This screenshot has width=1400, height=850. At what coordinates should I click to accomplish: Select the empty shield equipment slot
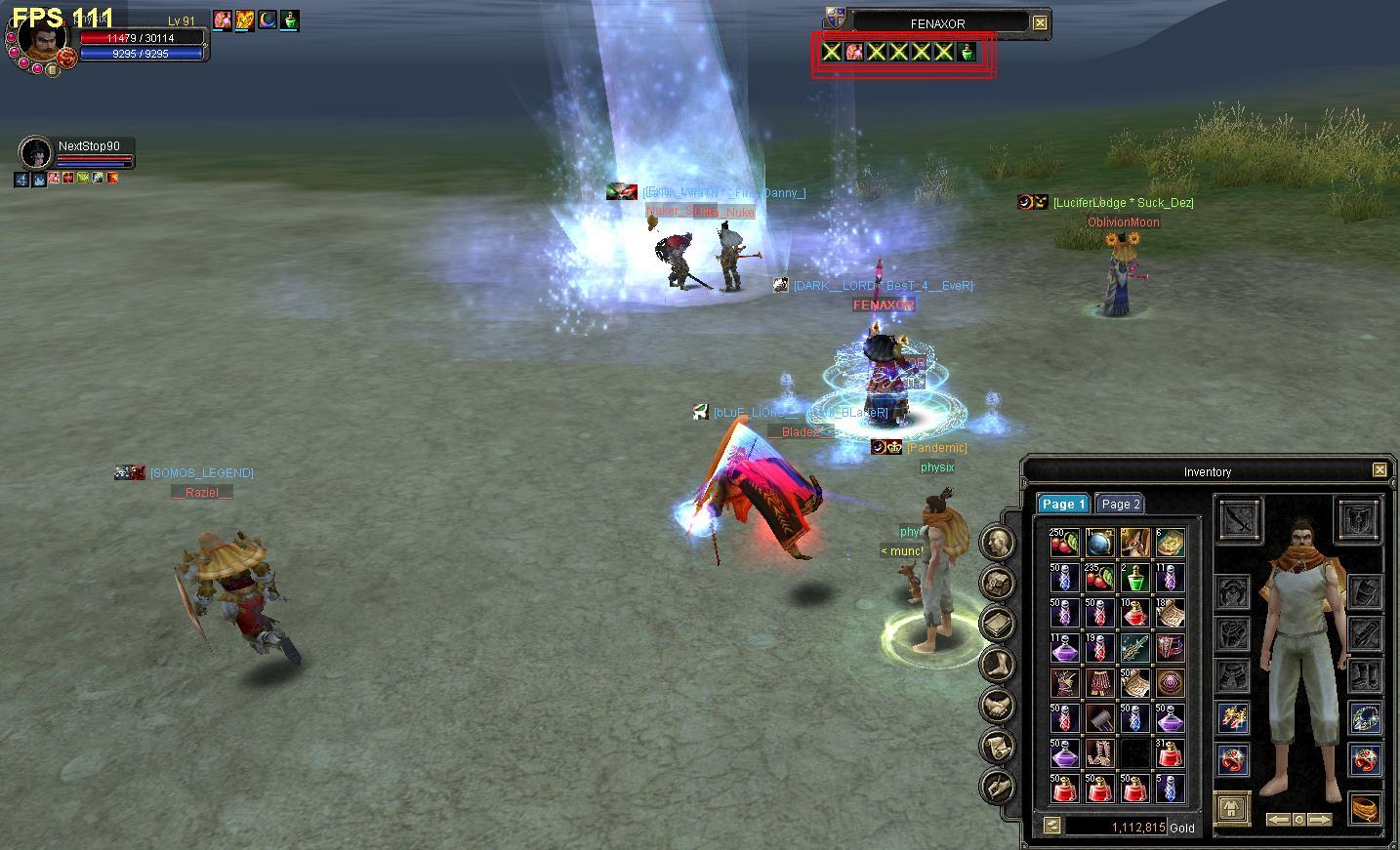coord(1357,517)
